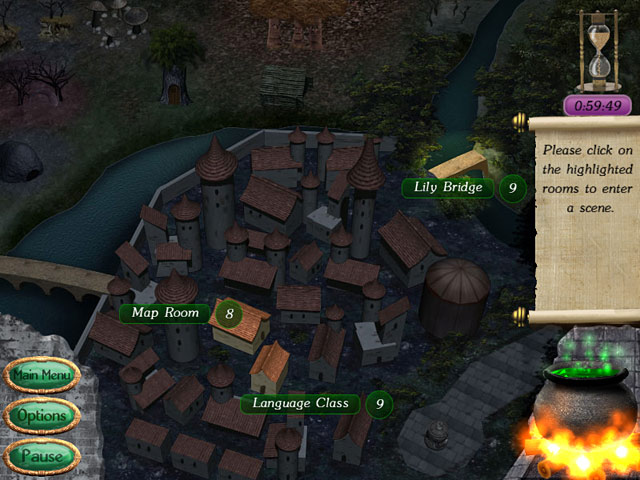Open the Main Menu
The image size is (640, 480).
(41, 376)
